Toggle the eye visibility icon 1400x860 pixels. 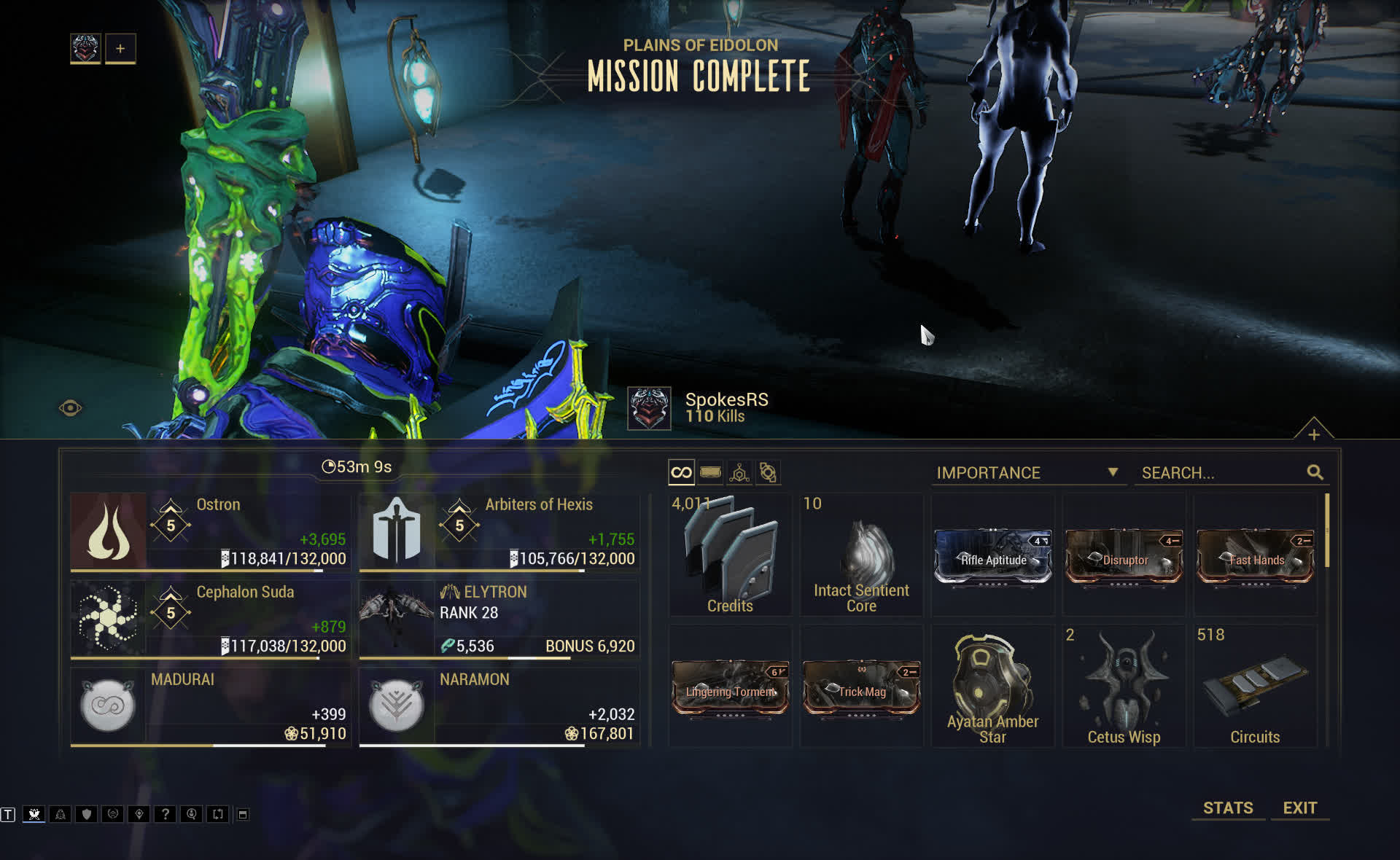(70, 408)
